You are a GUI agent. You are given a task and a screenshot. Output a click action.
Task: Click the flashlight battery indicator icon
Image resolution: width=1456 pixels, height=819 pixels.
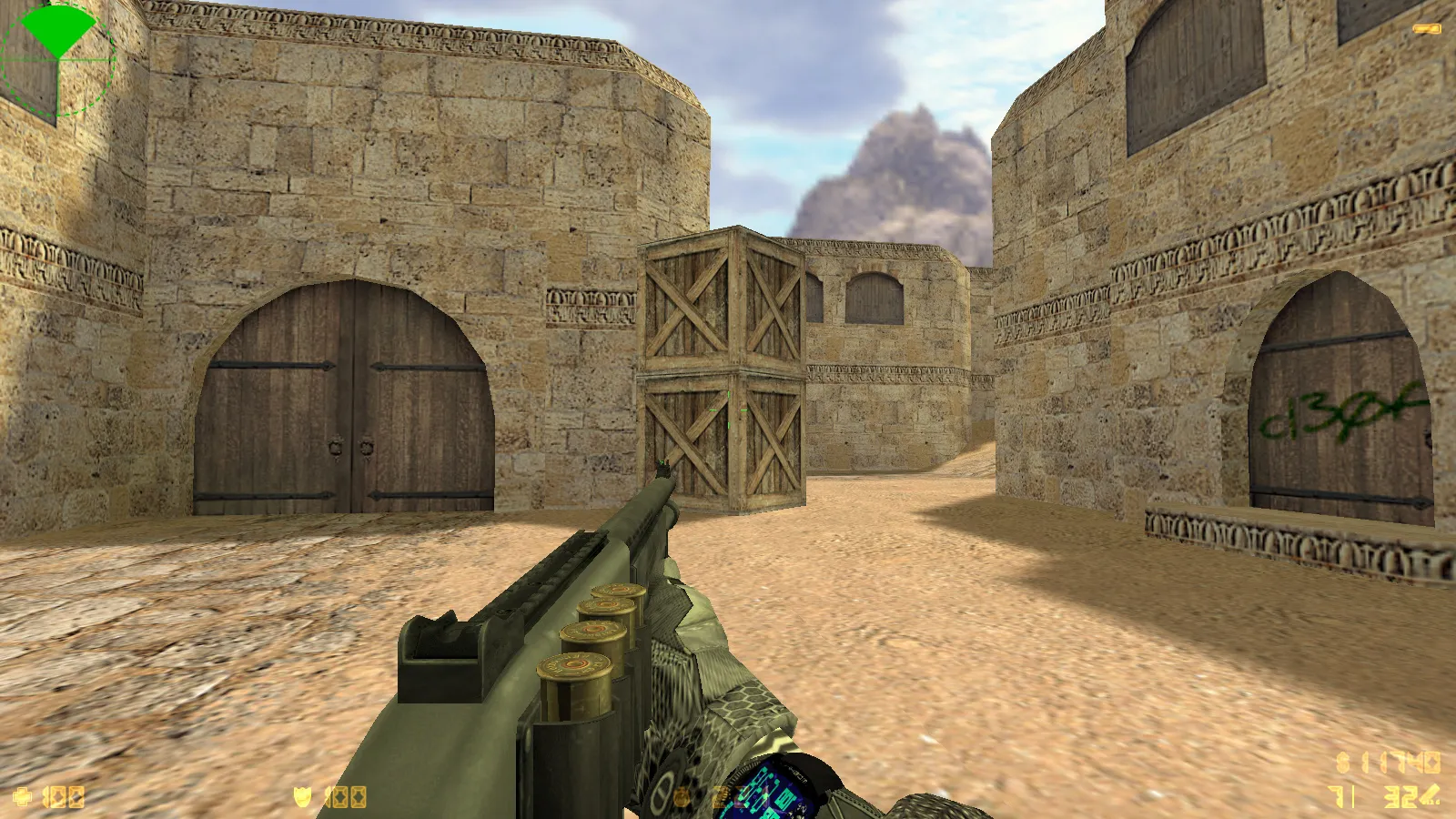pyautogui.click(x=1426, y=29)
